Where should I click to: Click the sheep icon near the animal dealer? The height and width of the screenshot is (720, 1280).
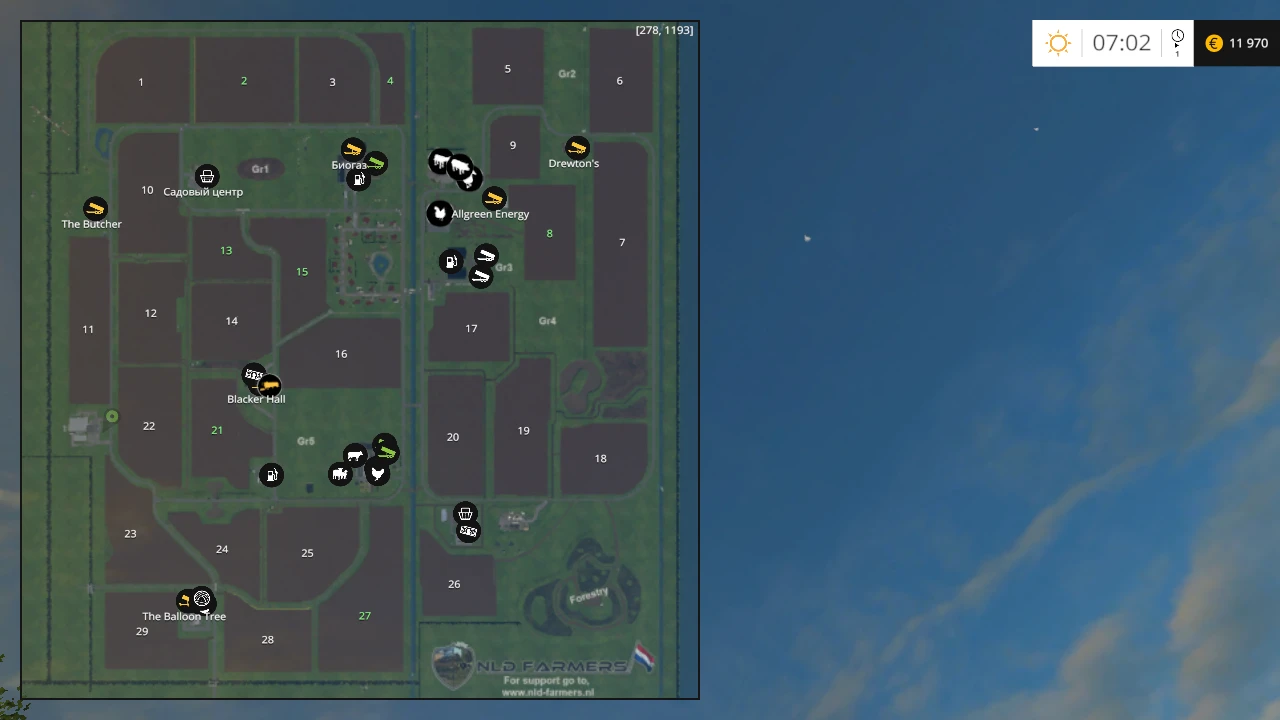click(340, 474)
